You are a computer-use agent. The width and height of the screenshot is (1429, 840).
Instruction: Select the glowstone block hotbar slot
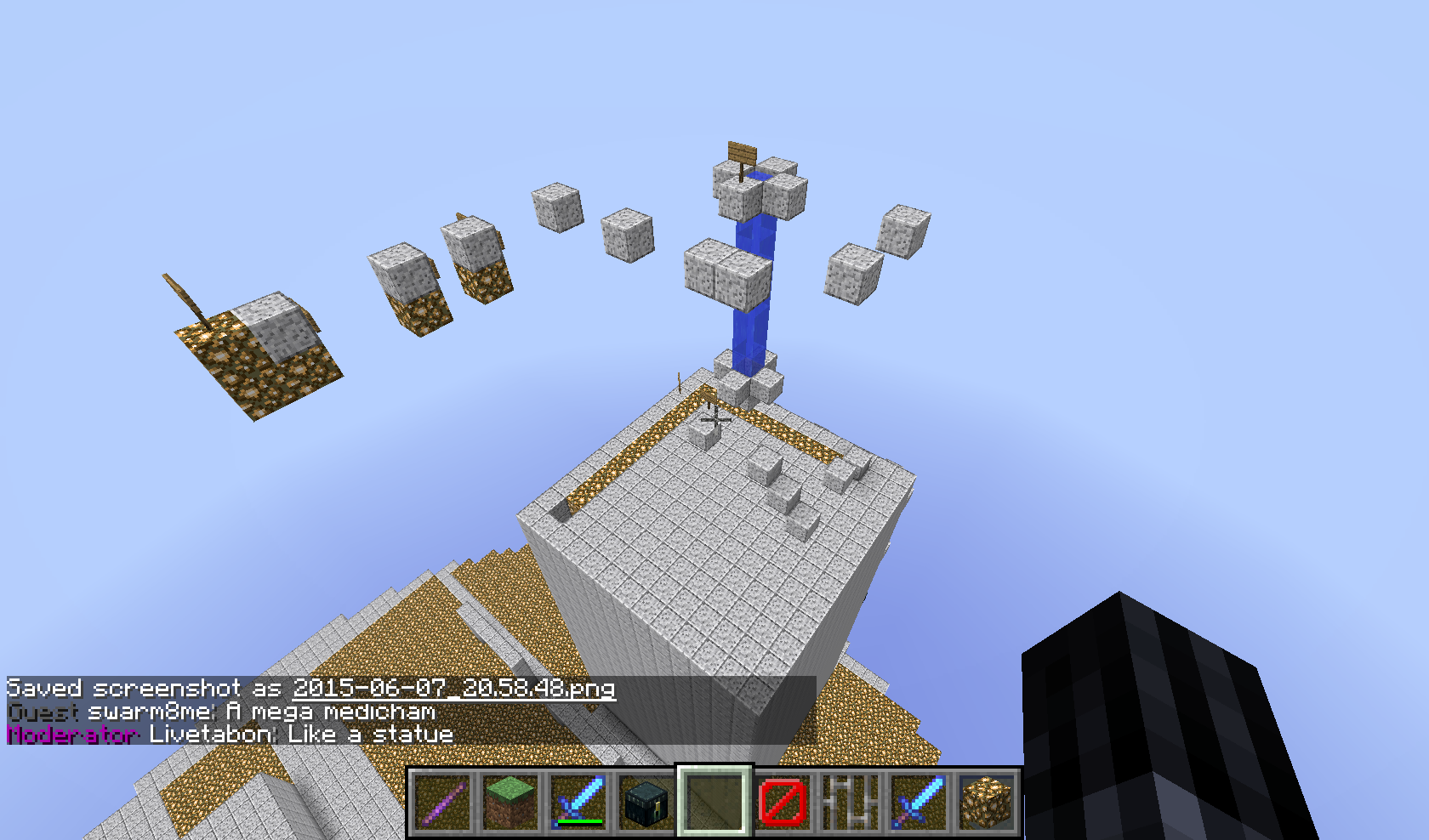(x=987, y=802)
